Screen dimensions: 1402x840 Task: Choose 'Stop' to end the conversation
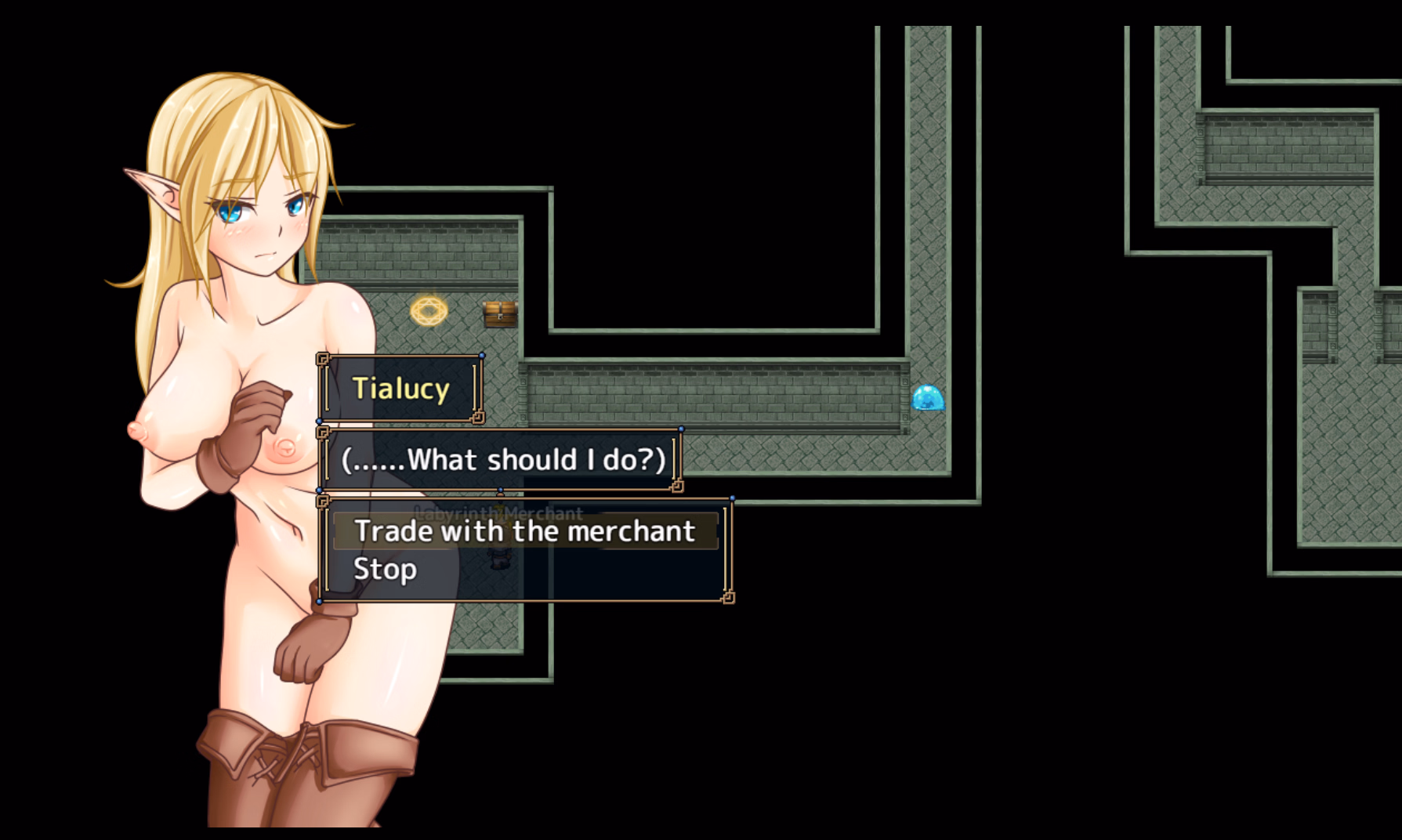(x=385, y=569)
